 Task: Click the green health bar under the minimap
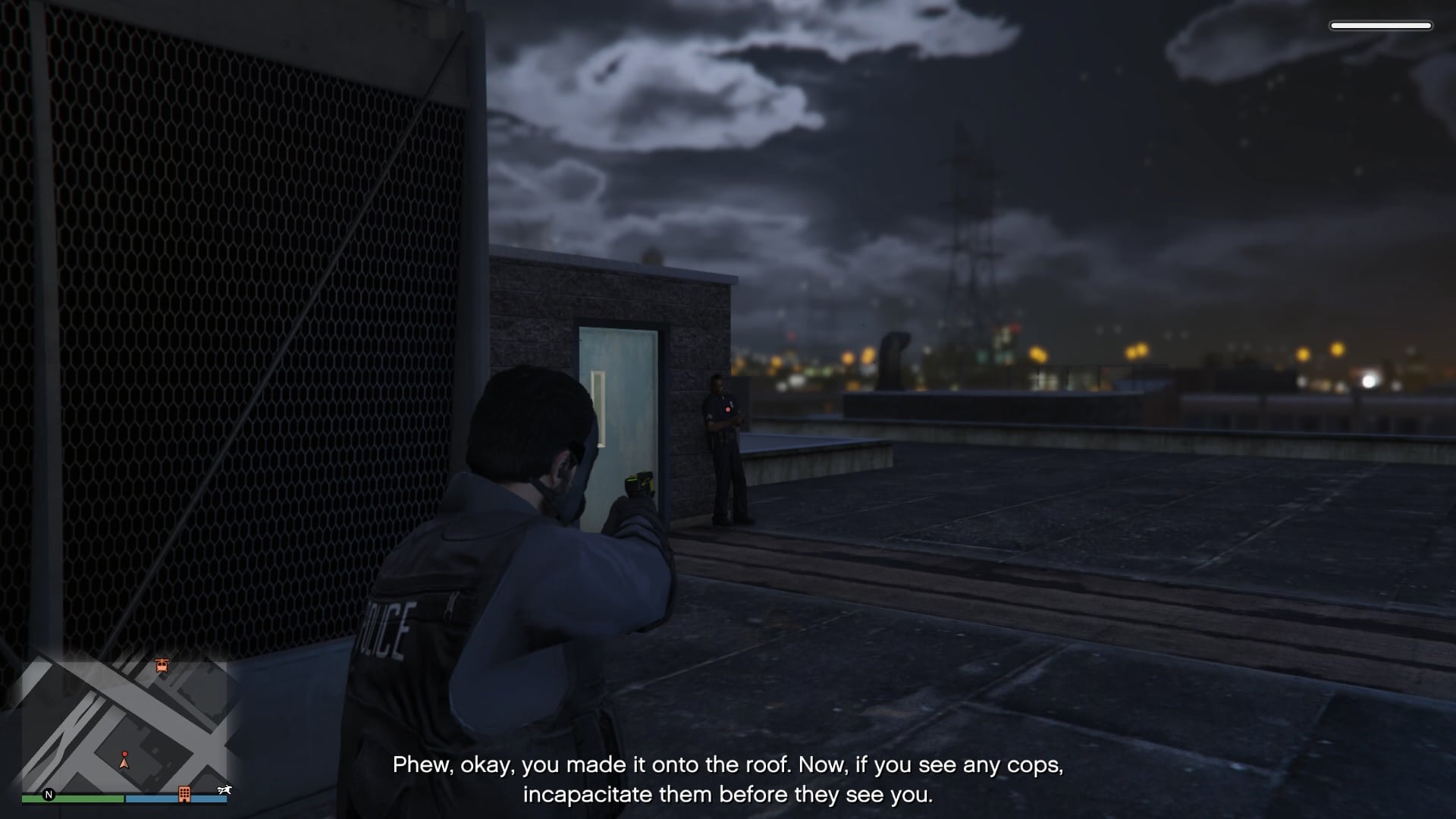click(x=72, y=799)
